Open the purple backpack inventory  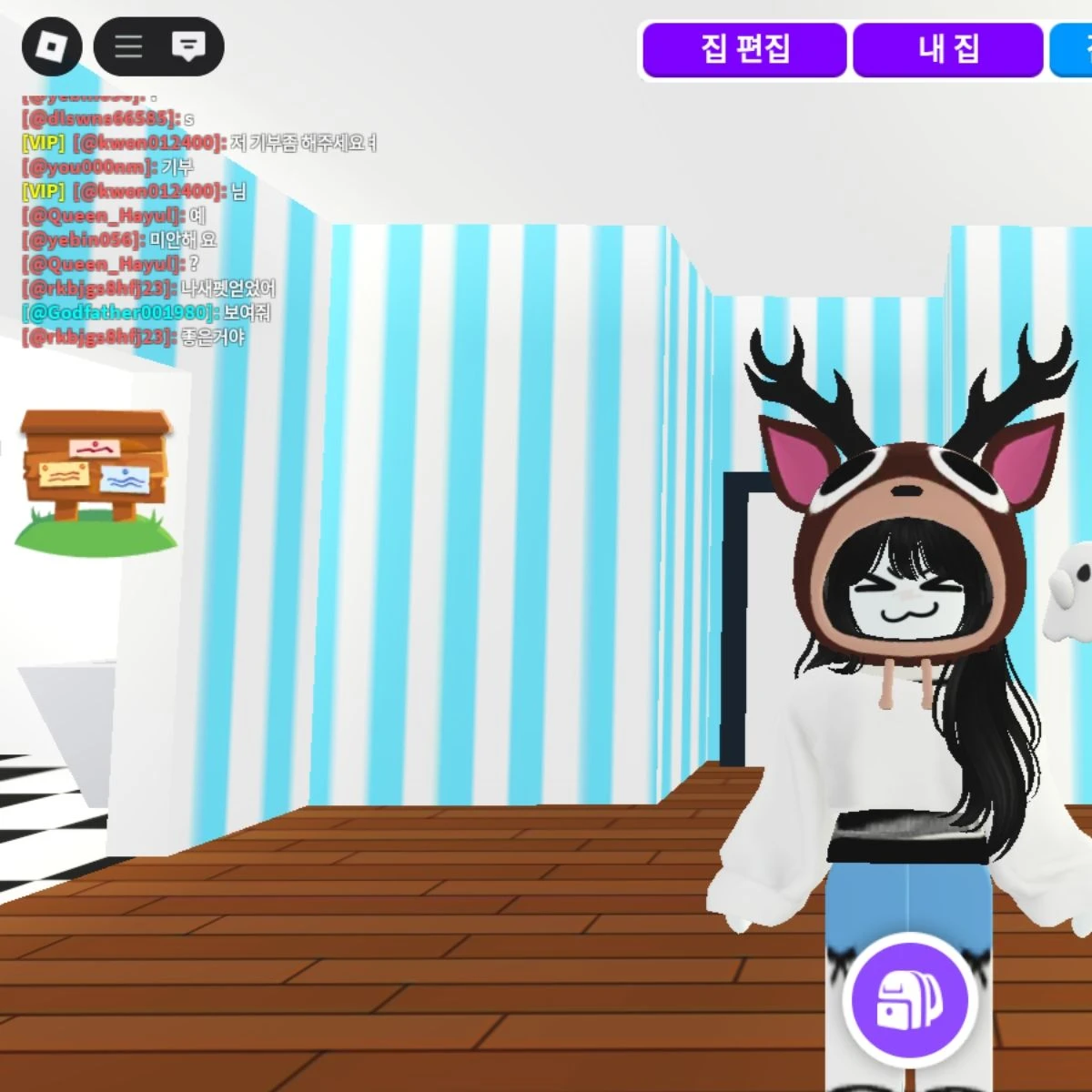(909, 999)
